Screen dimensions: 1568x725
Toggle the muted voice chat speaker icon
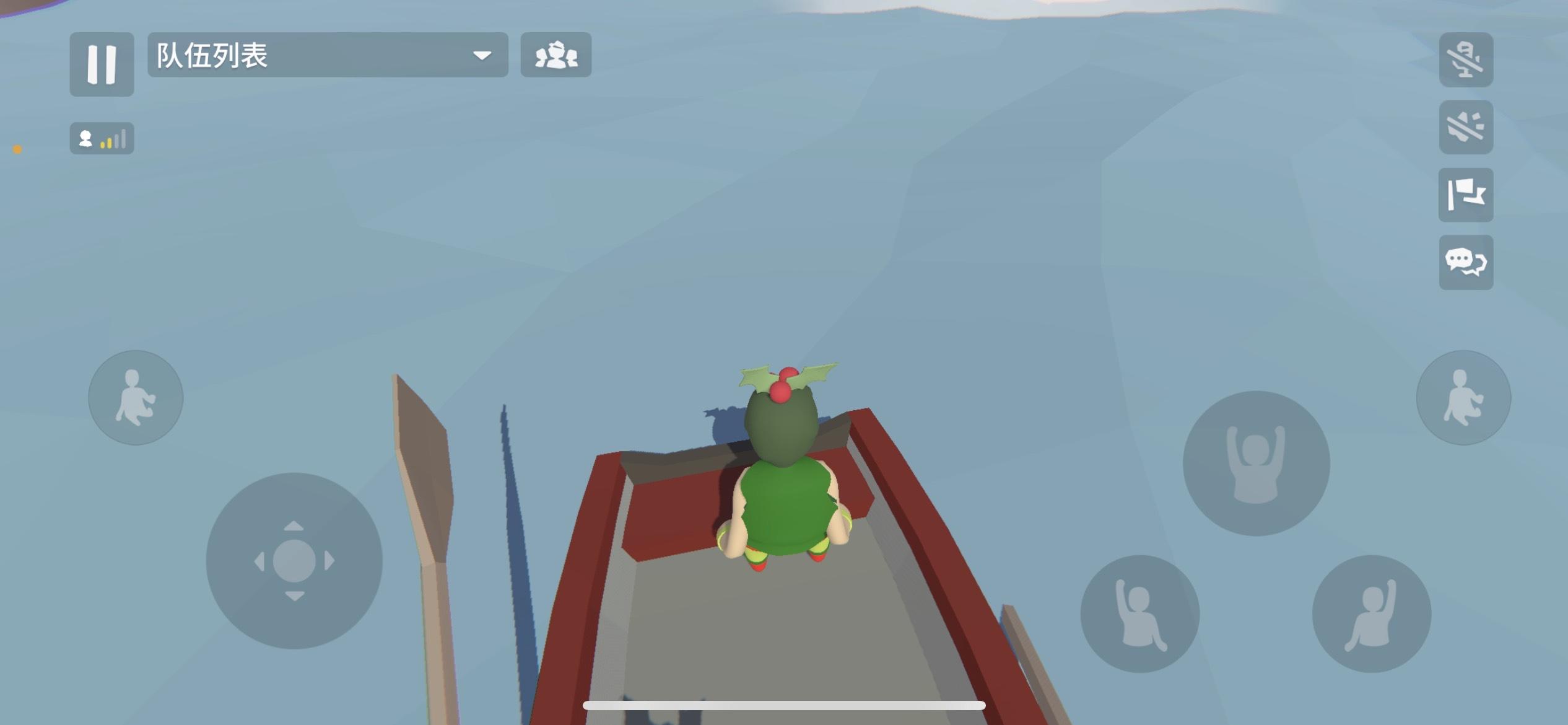pyautogui.click(x=1466, y=60)
